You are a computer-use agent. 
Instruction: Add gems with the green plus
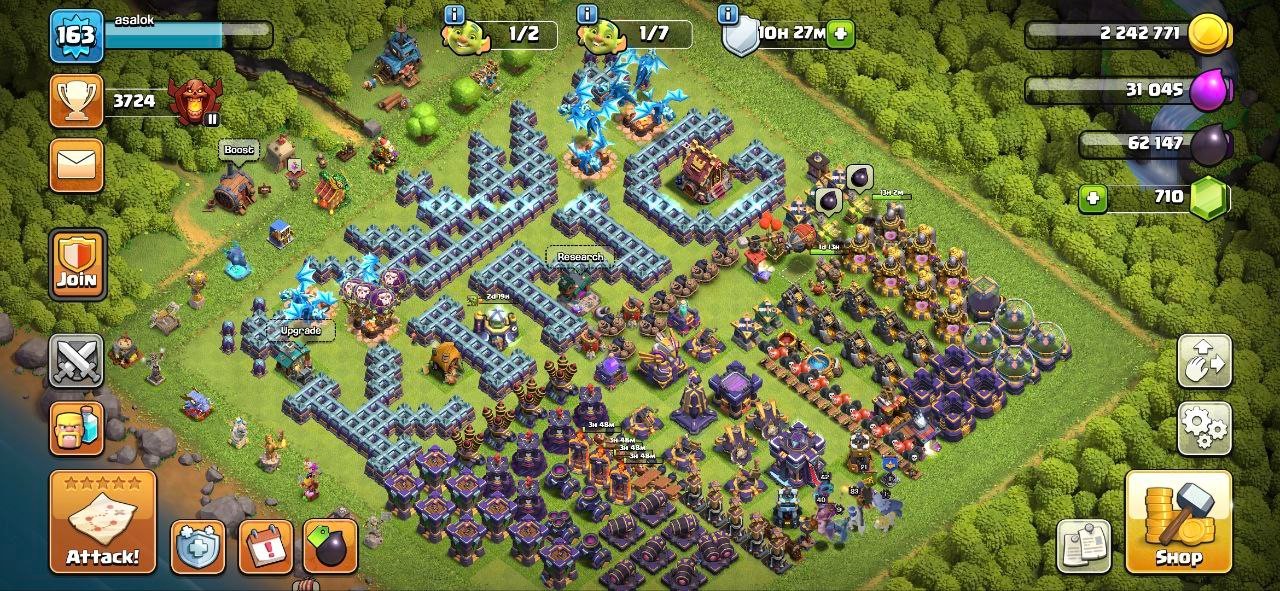click(x=1092, y=198)
